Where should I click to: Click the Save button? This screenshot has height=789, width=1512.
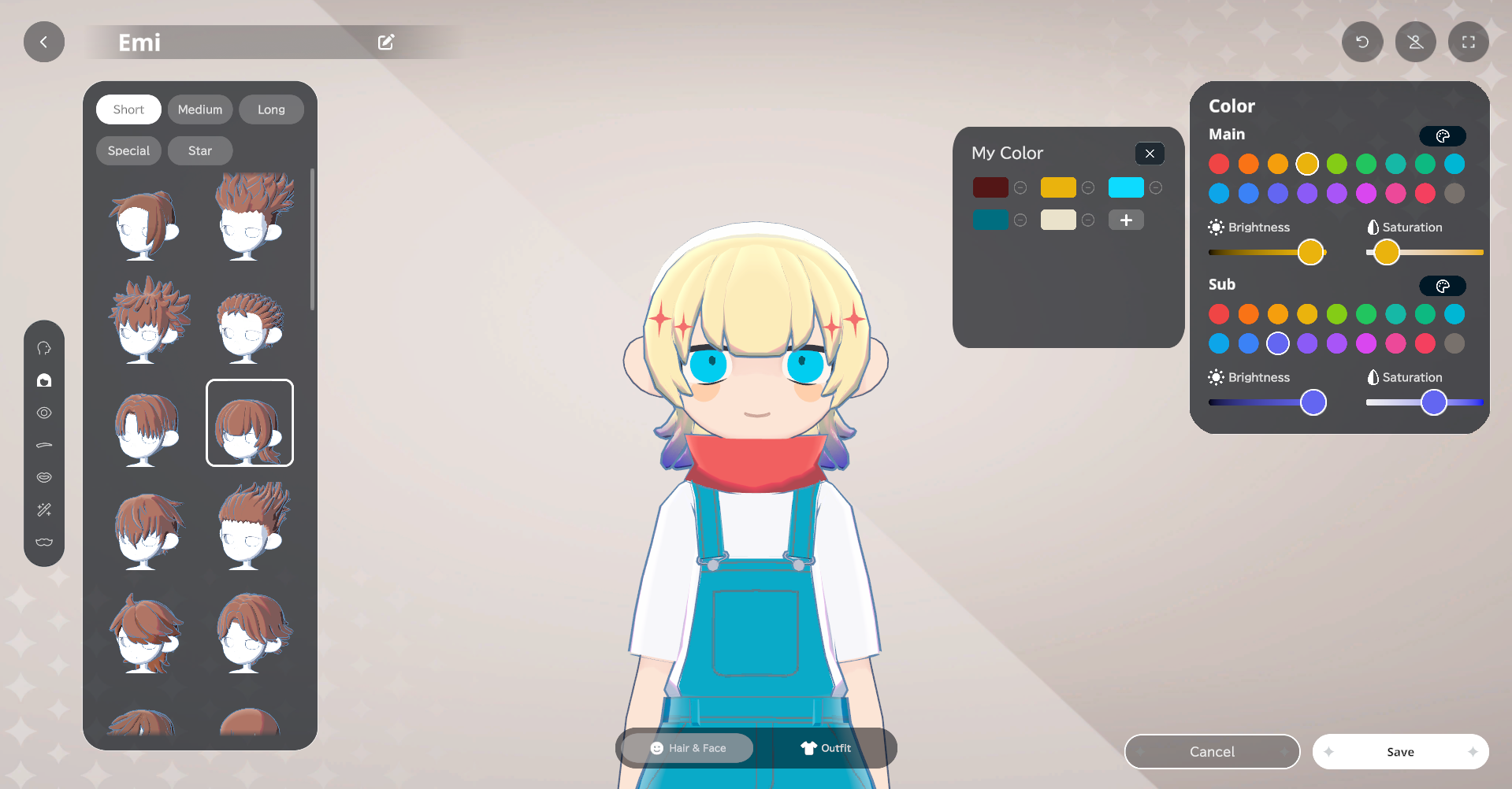click(1400, 751)
